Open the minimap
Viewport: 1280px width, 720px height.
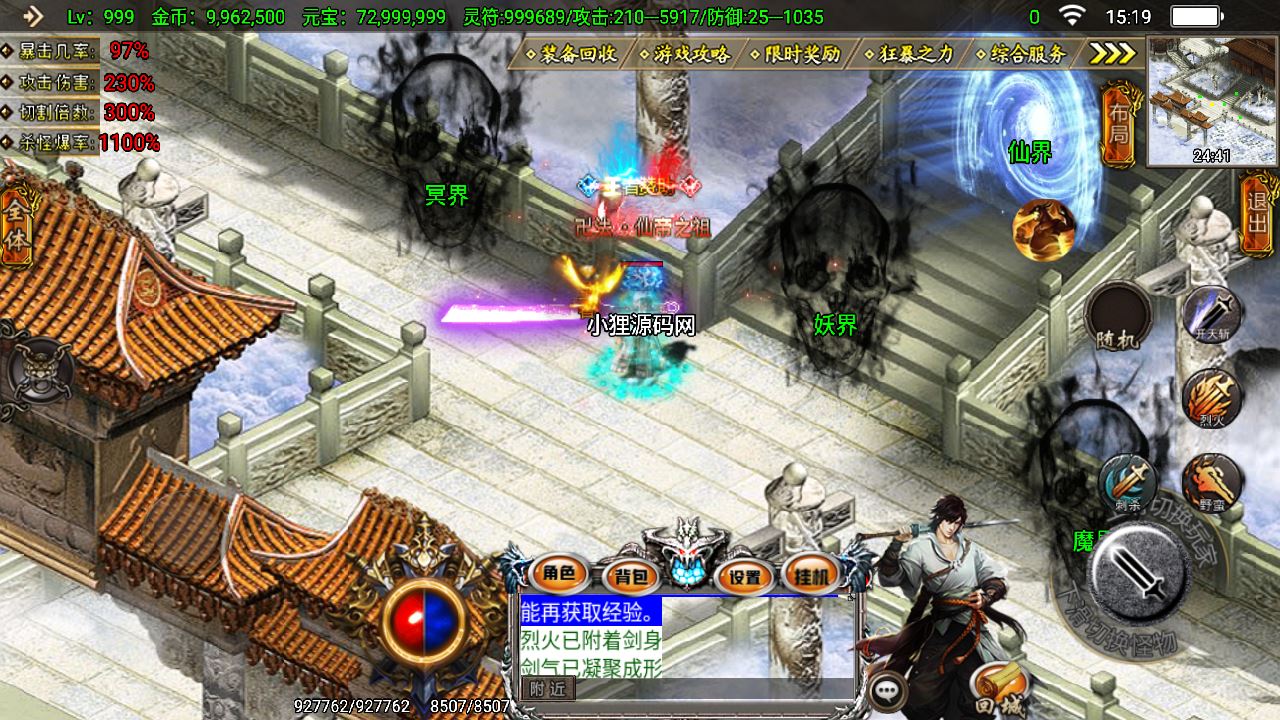click(x=1212, y=101)
